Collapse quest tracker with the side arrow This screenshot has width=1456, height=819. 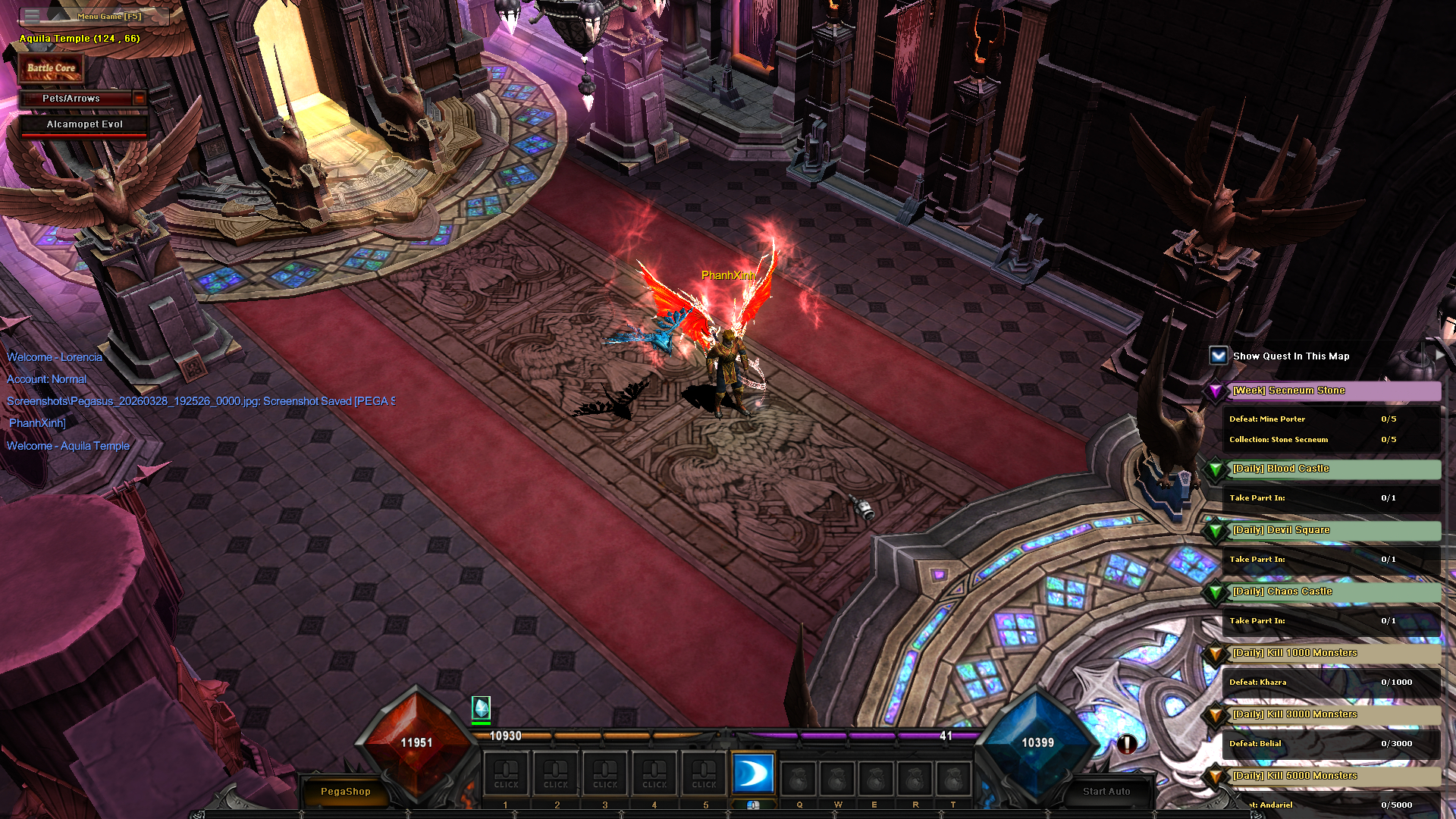(1440, 354)
